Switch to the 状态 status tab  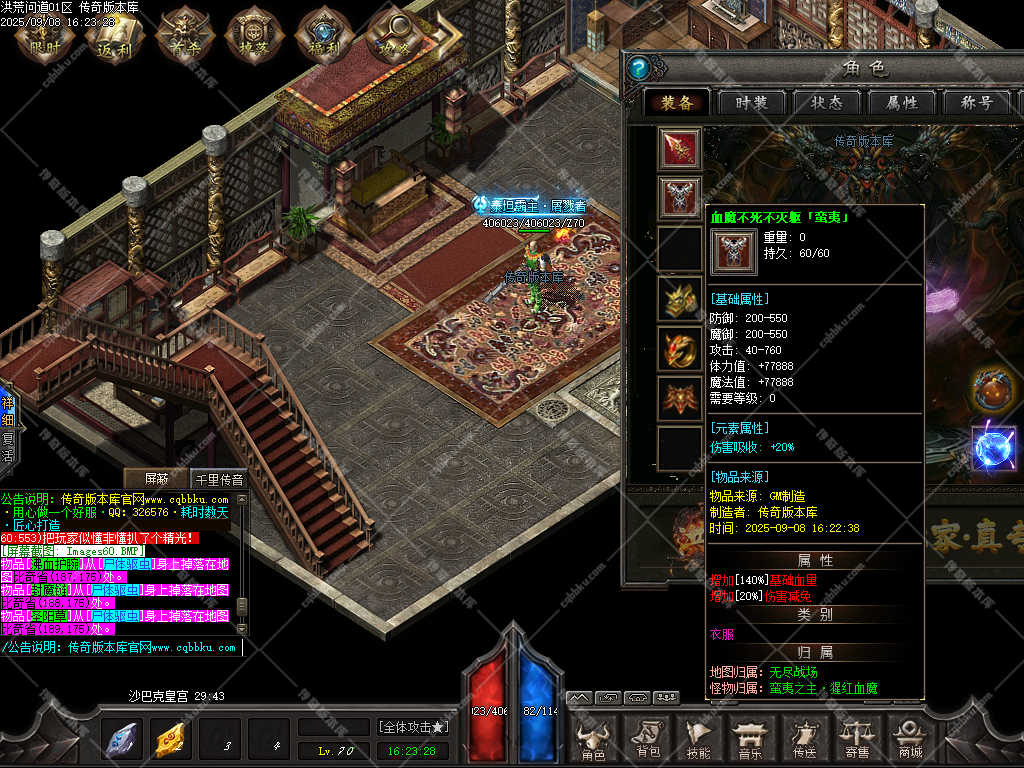(x=827, y=102)
